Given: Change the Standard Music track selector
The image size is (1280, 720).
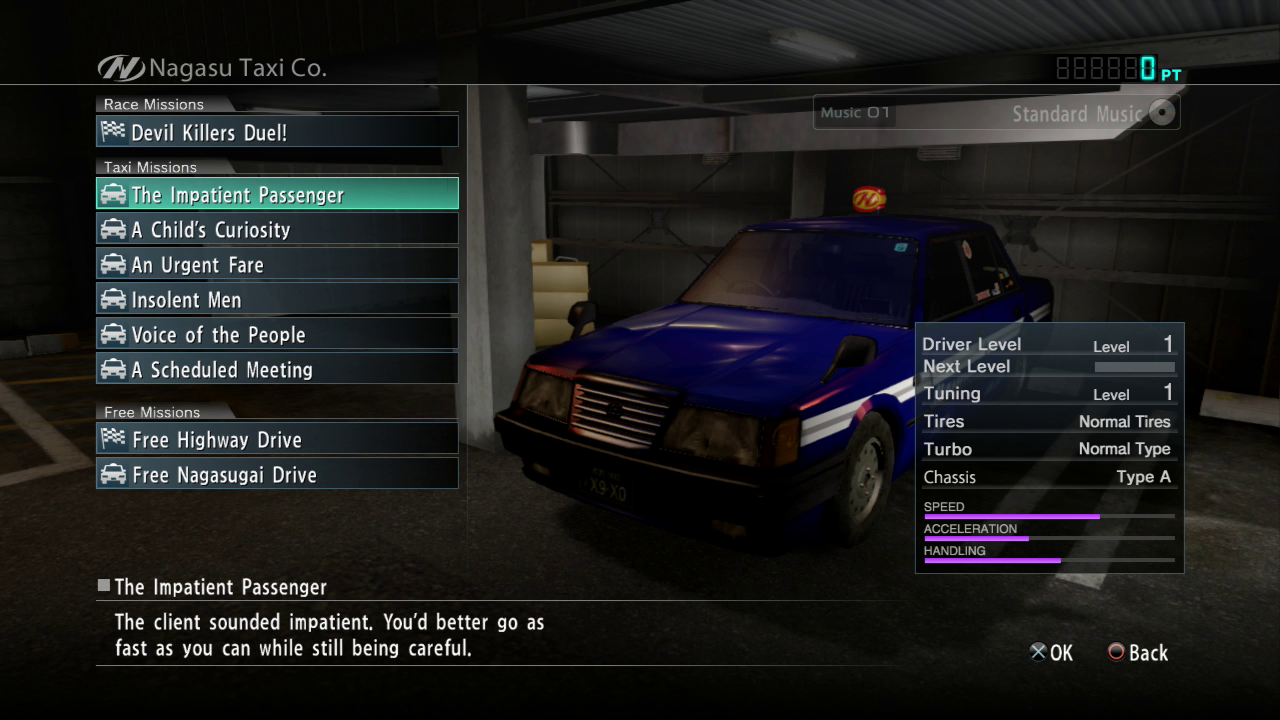Looking at the screenshot, I should coord(996,113).
